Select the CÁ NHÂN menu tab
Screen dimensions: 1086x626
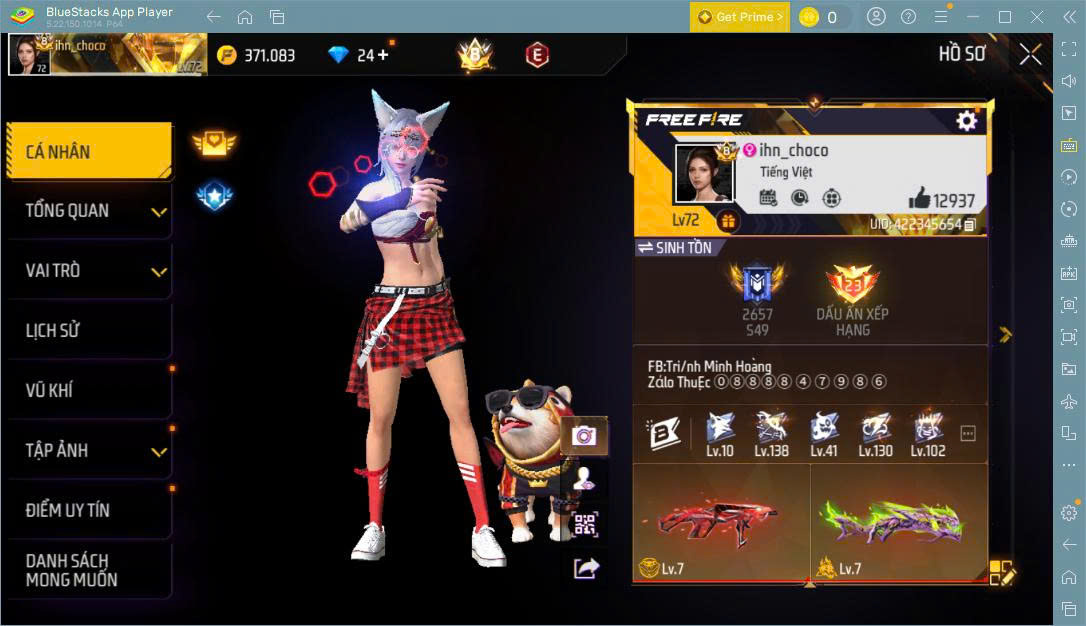click(88, 152)
